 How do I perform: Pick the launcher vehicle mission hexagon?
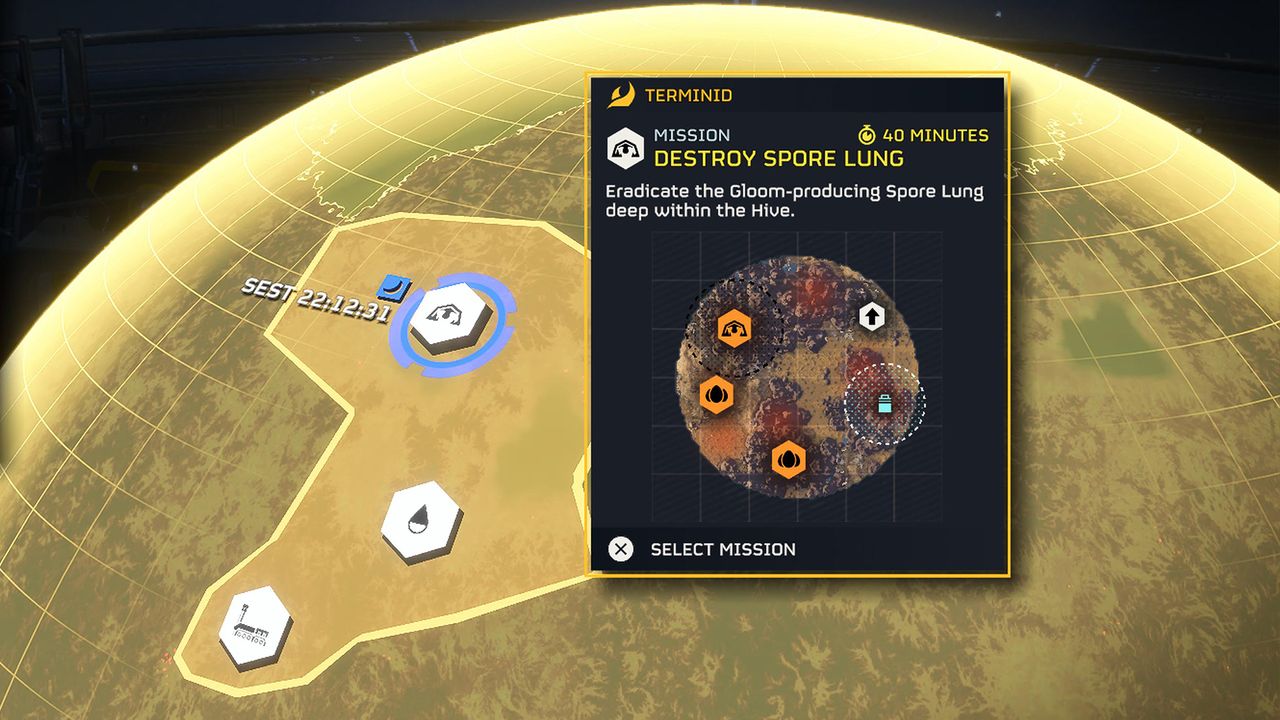255,628
